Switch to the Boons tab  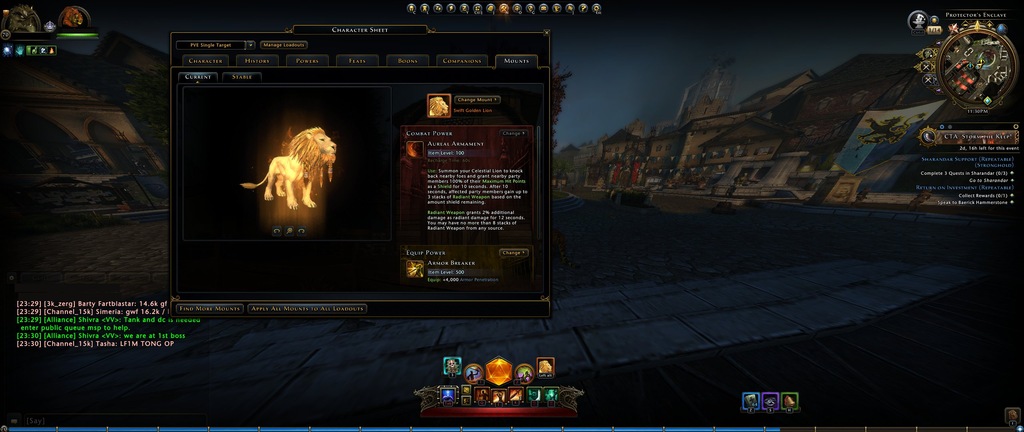coord(407,61)
